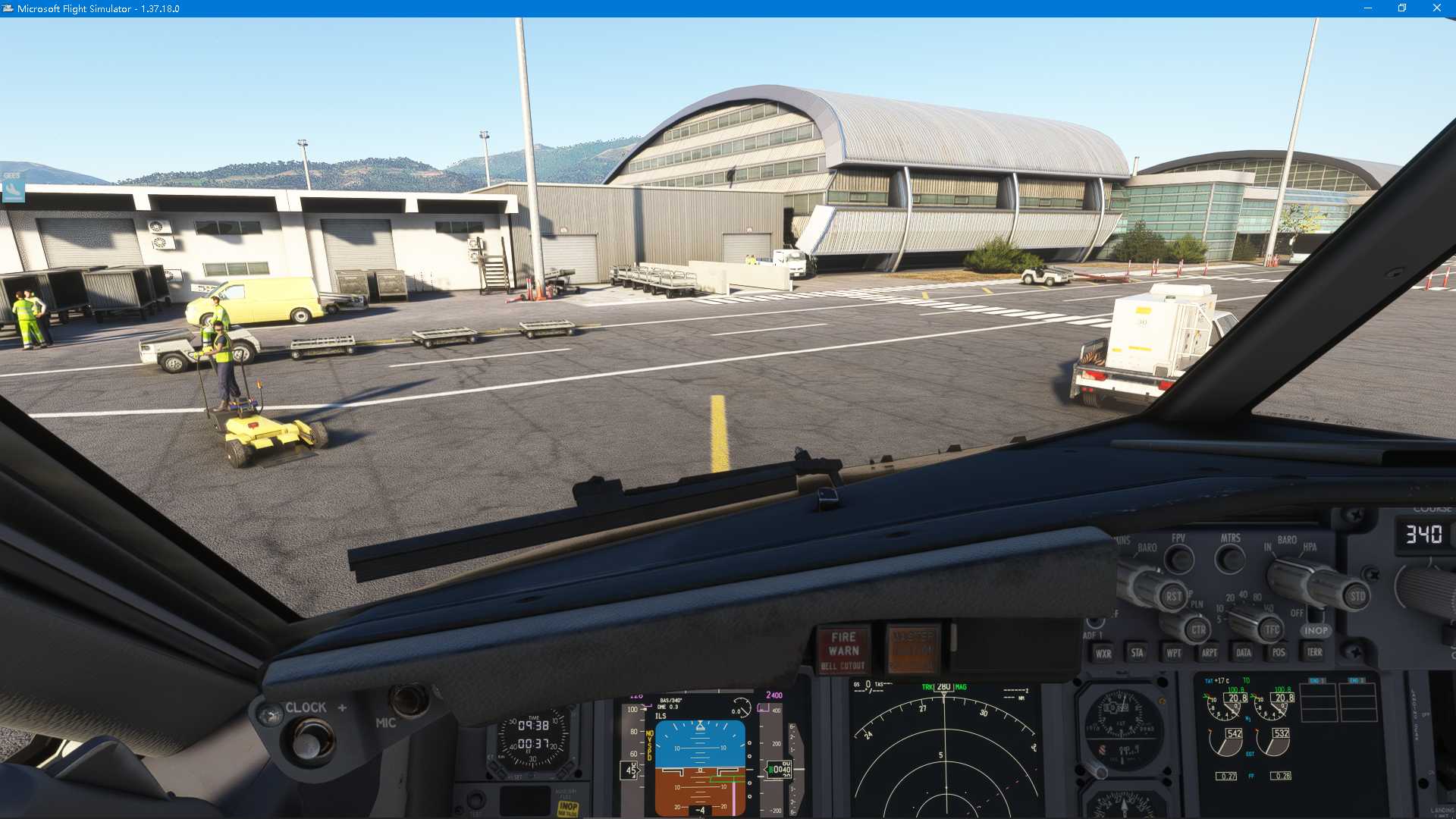Select a map mode with the CTR knob
Viewport: 1456px width, 819px height.
pos(1197,630)
